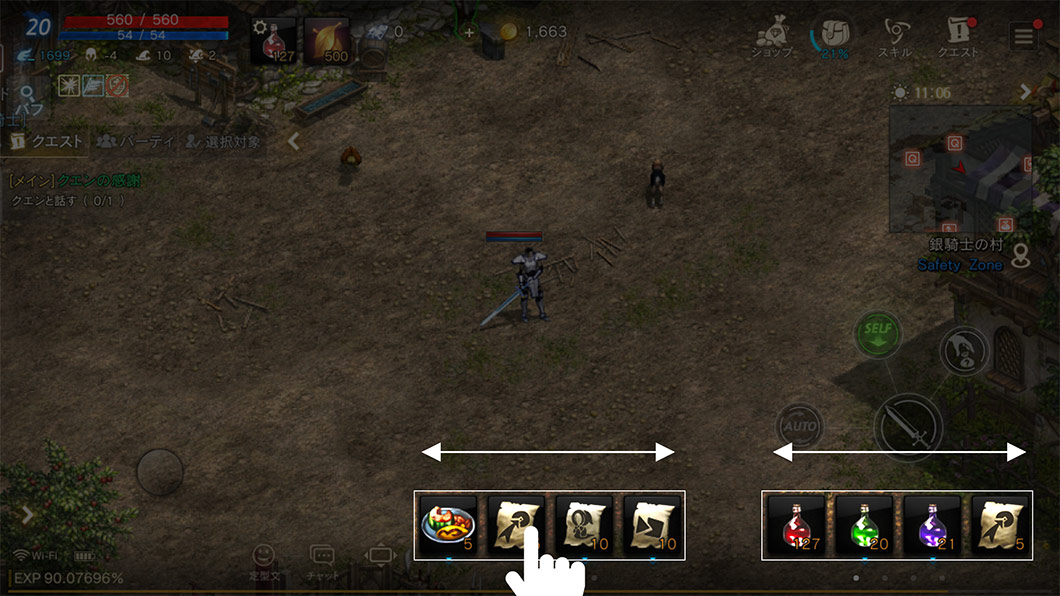Open the 定型文 emoticon phrases button

coord(263,562)
